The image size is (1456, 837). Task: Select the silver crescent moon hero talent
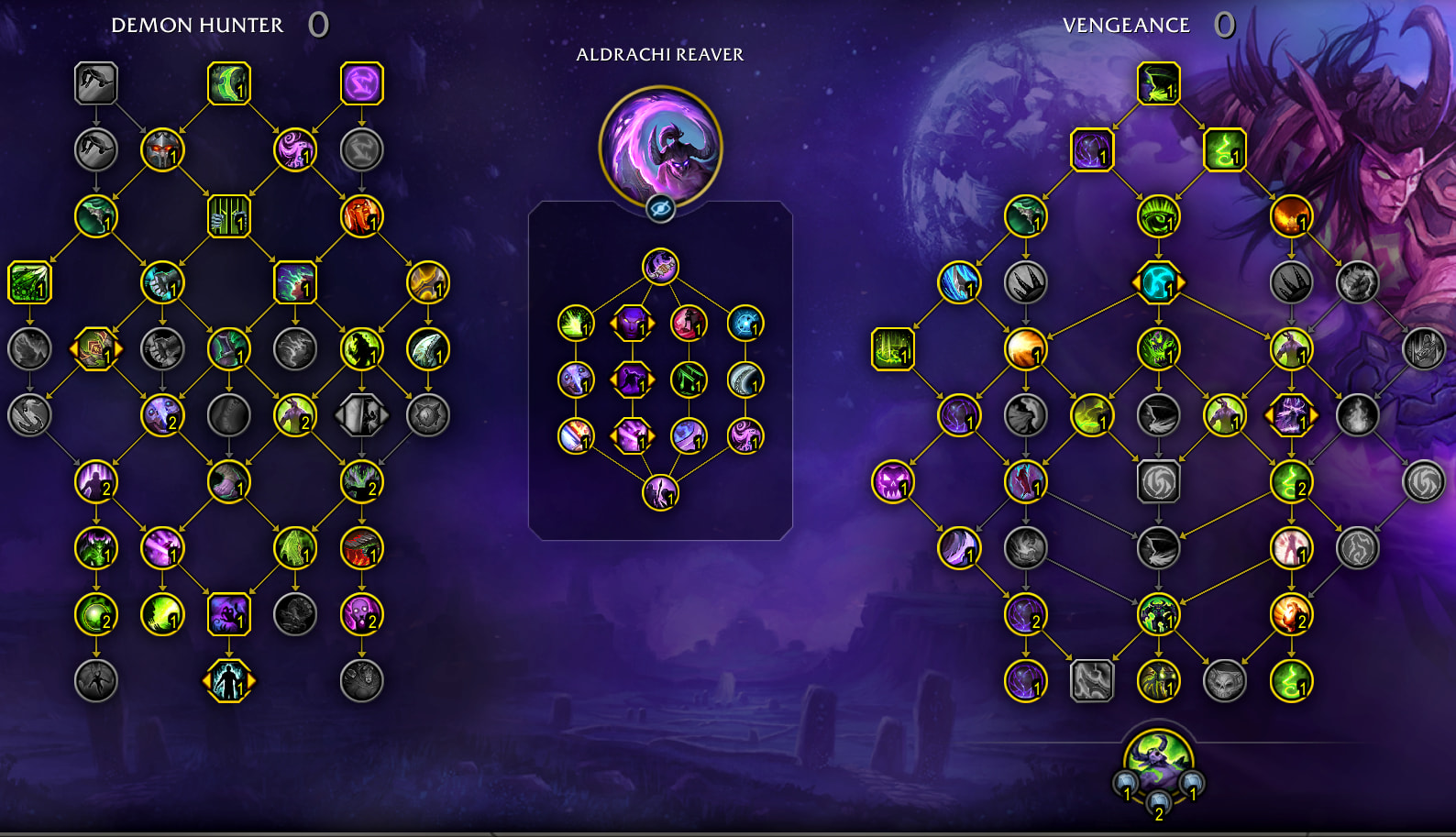pos(745,380)
